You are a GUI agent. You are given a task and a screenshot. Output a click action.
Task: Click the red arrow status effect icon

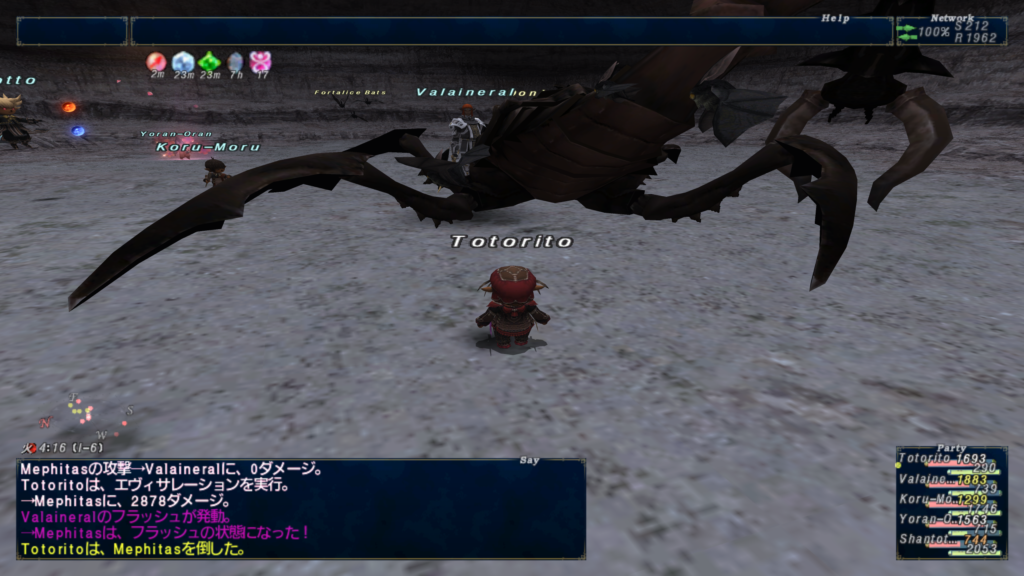tap(156, 62)
